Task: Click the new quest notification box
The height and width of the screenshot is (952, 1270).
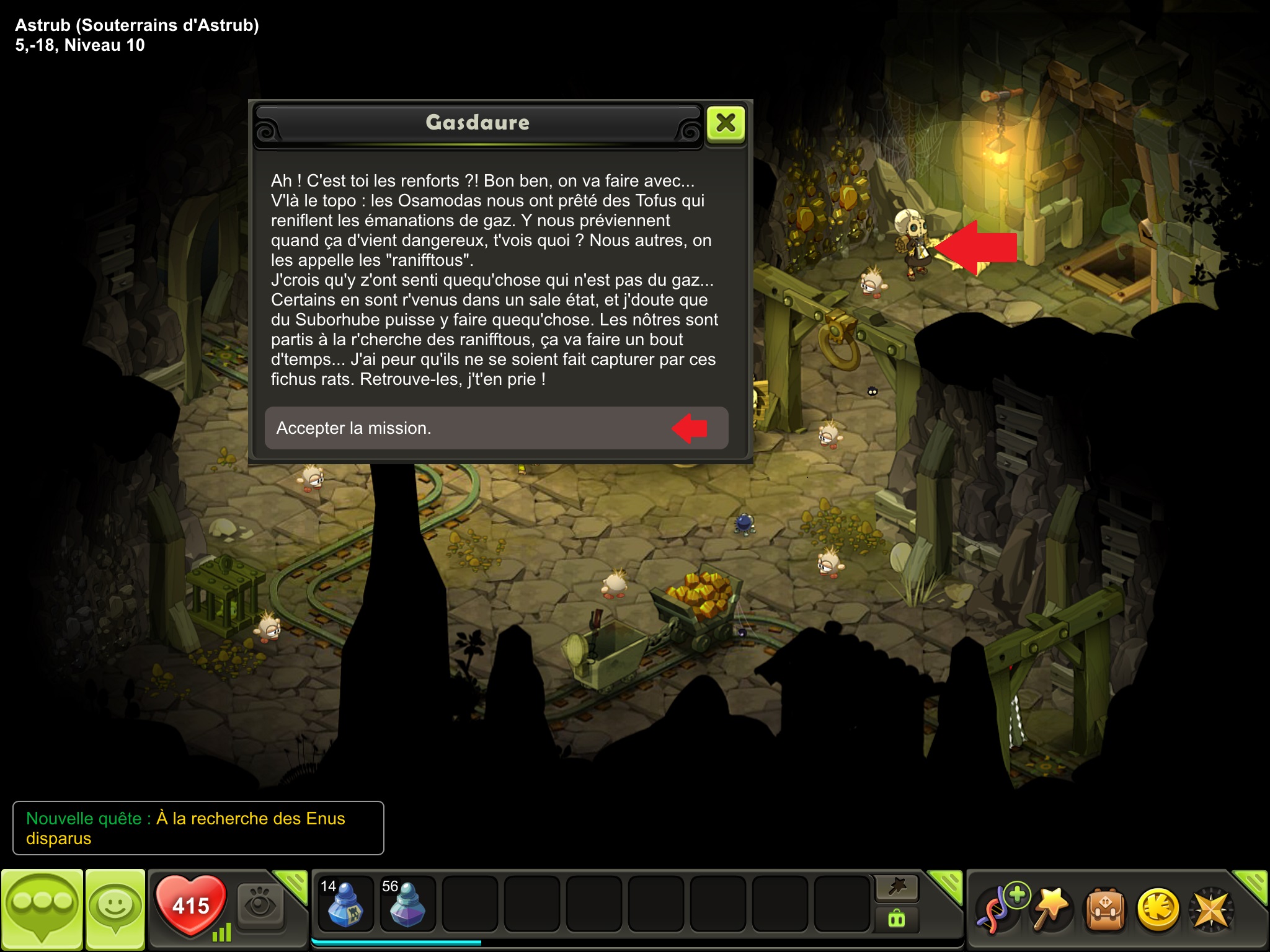Action: [x=198, y=828]
